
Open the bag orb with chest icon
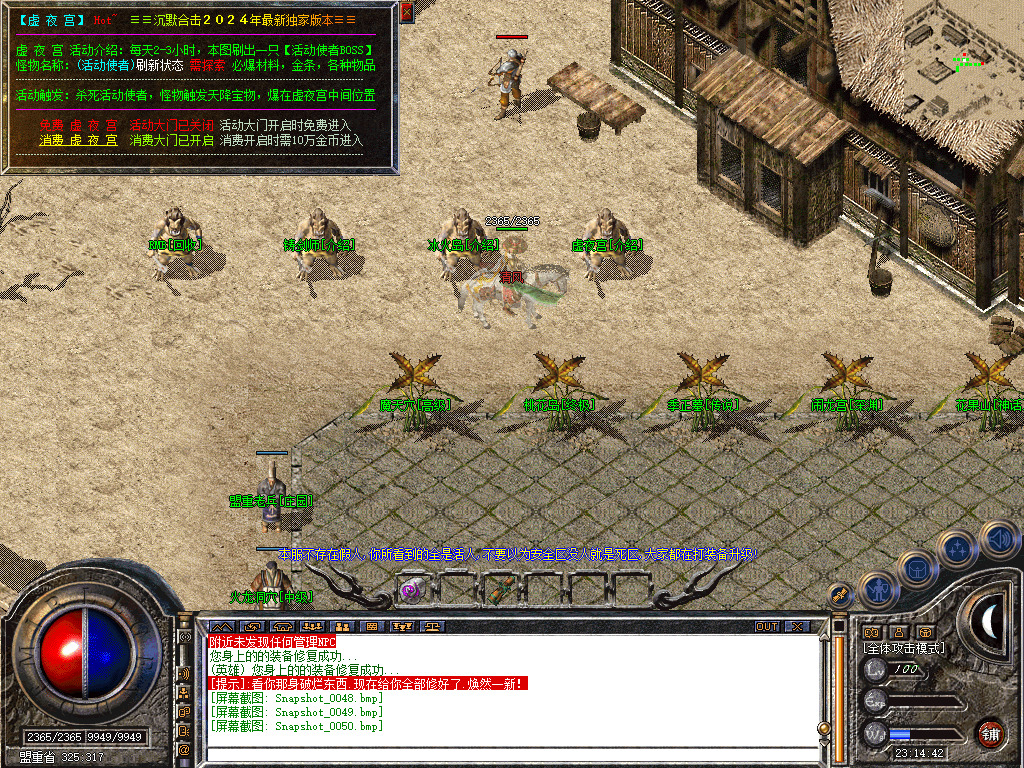(917, 570)
